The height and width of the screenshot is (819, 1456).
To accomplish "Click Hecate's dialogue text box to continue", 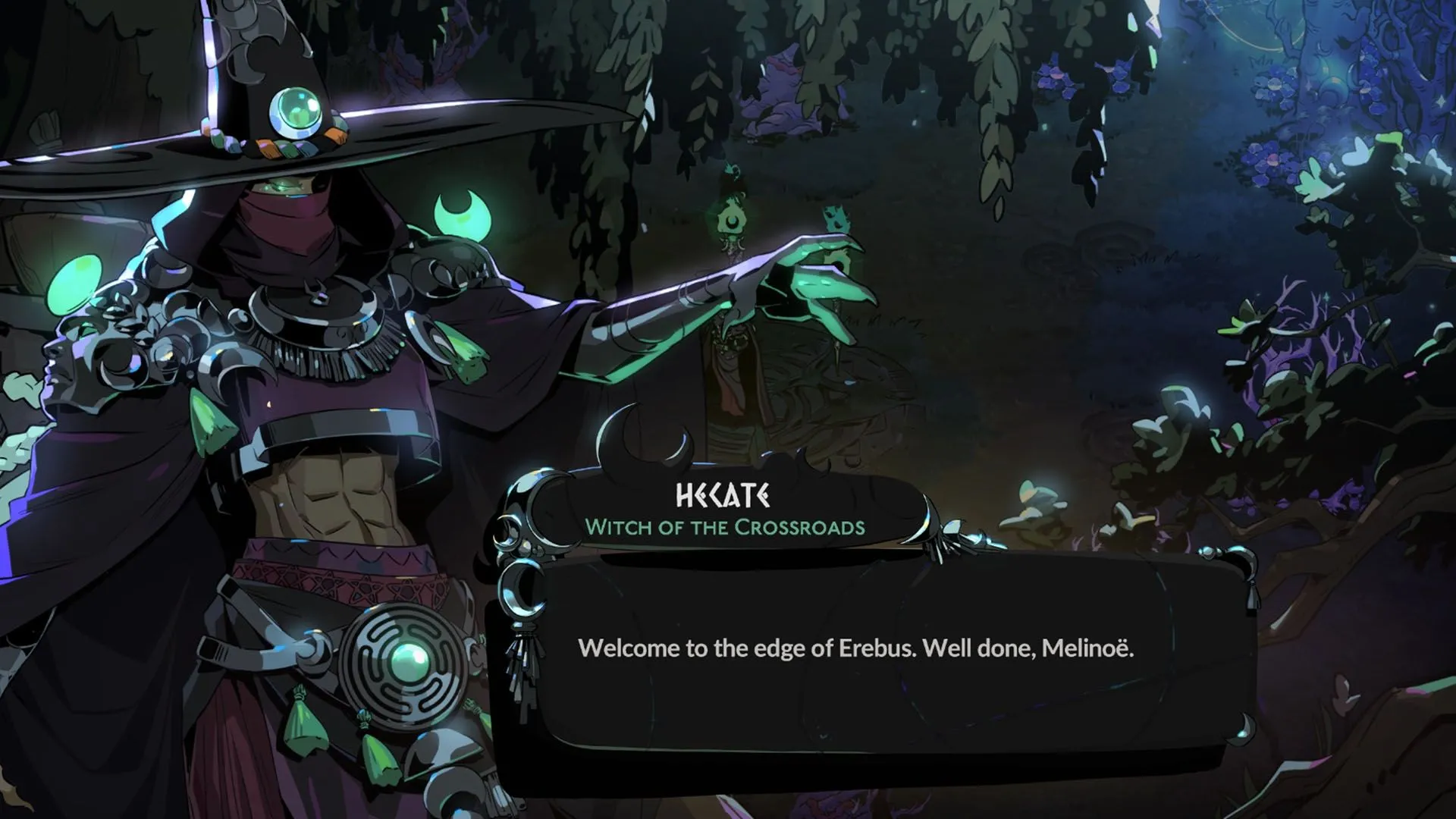I will [855, 648].
